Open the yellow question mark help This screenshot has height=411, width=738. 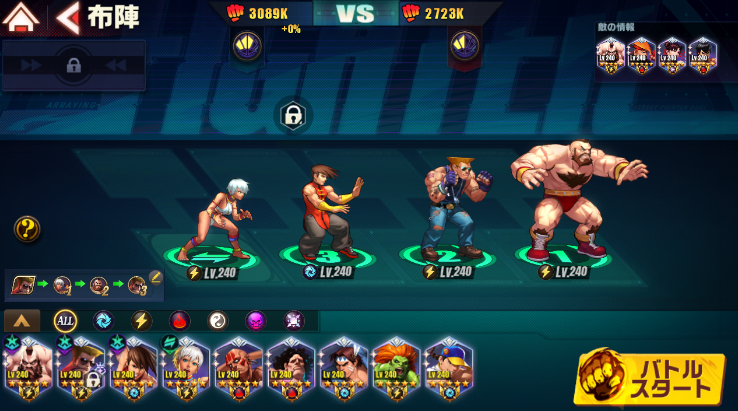coord(27,229)
